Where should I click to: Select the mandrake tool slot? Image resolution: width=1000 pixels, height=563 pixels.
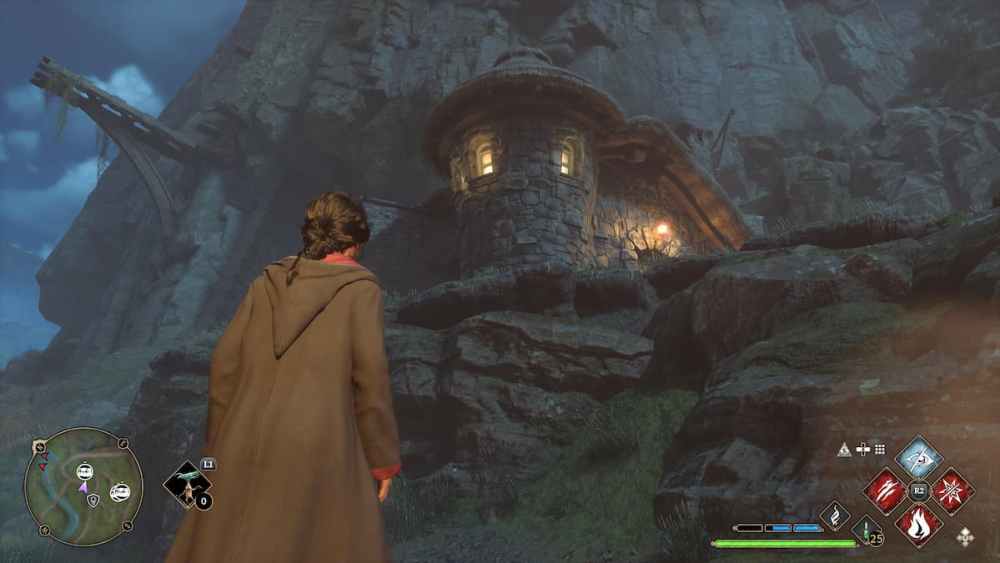point(186,485)
